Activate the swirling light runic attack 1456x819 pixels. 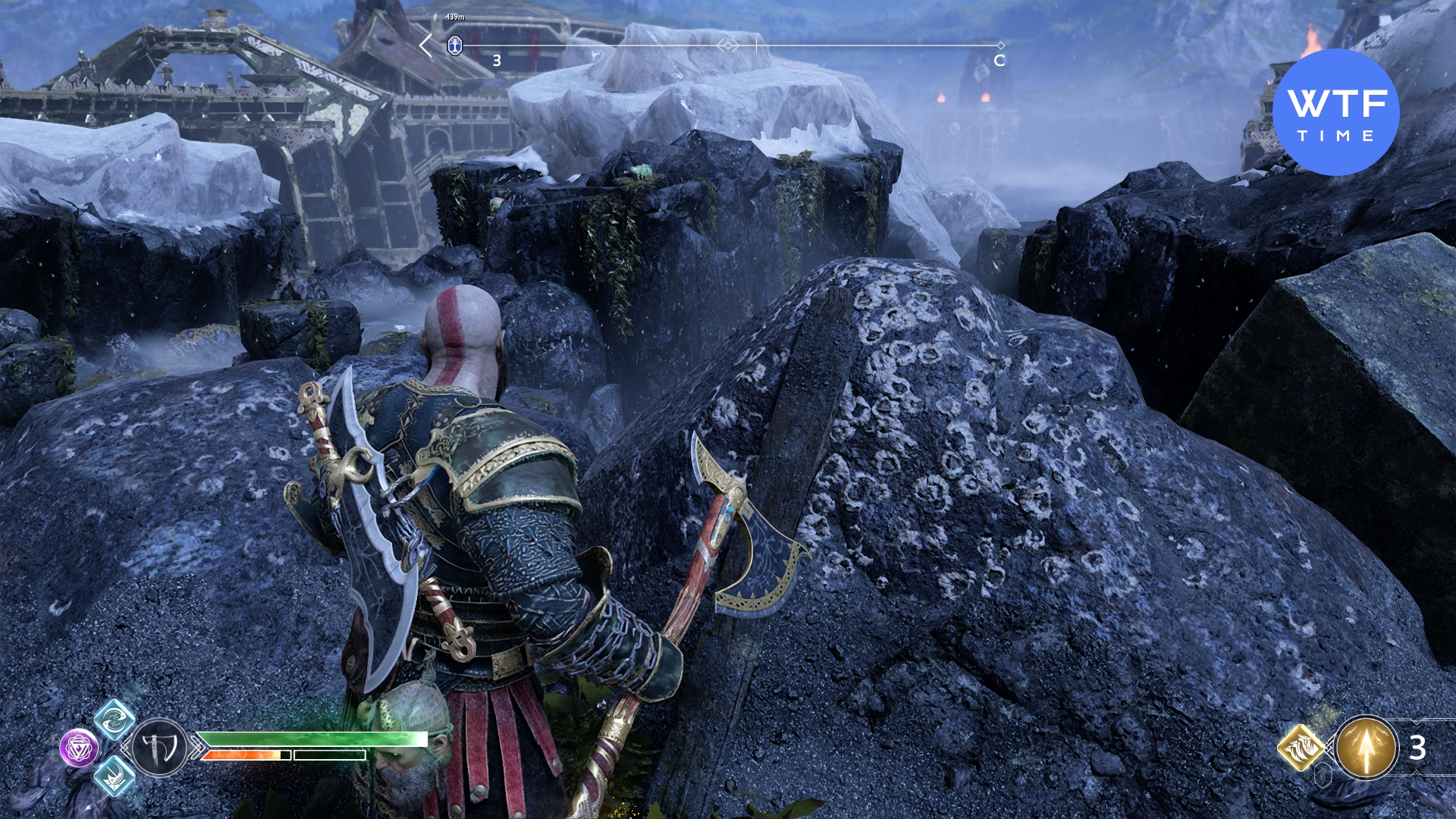pos(115,719)
